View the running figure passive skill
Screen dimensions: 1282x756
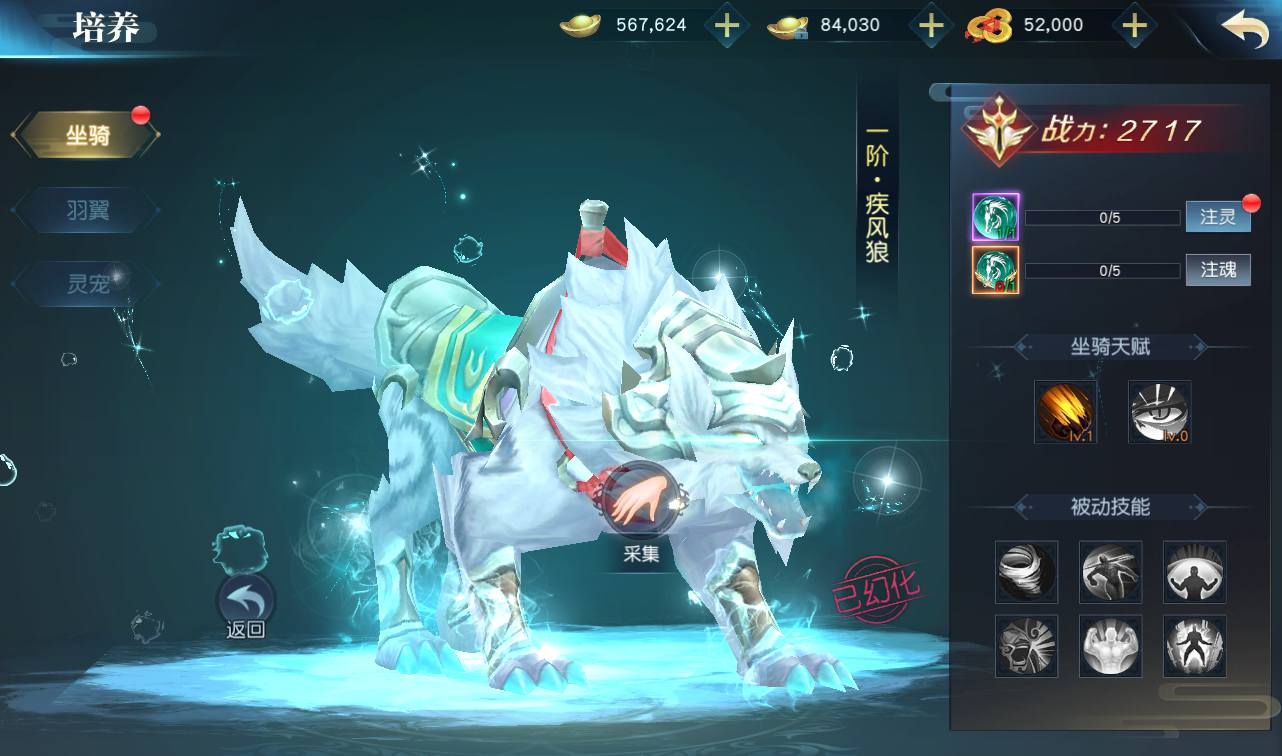[x=1110, y=572]
